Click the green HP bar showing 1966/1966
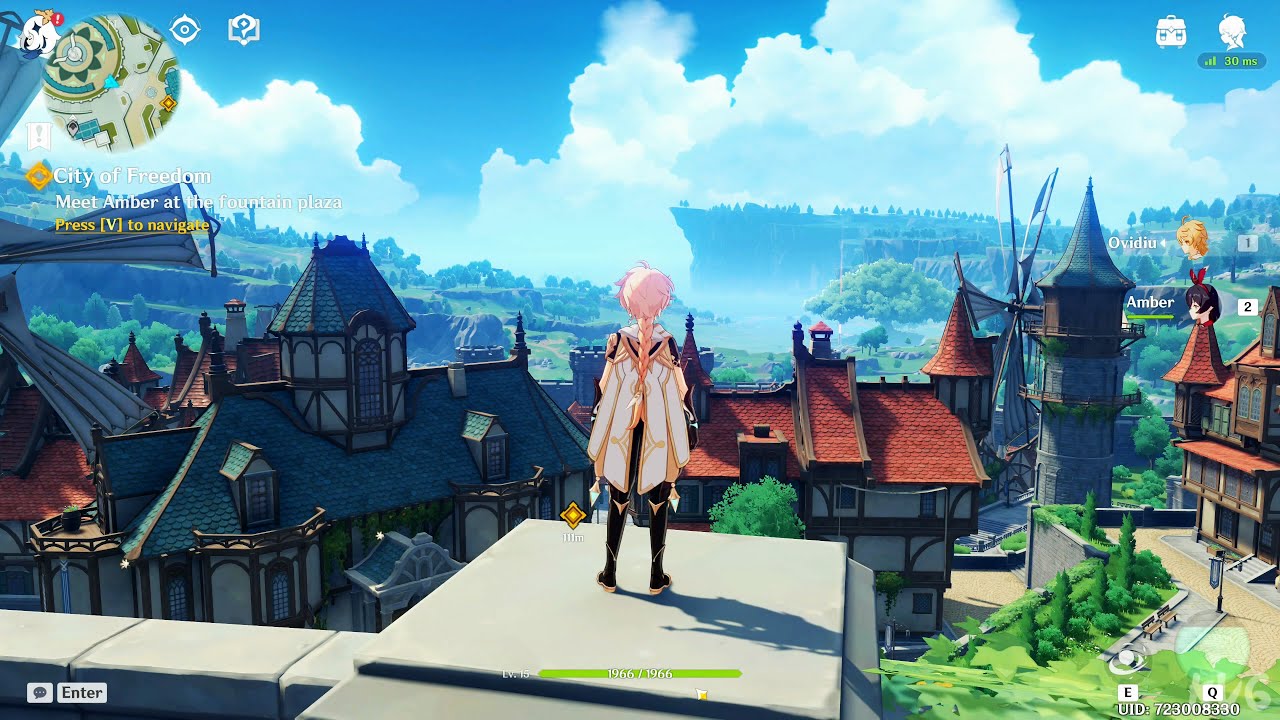The image size is (1280, 720). click(x=637, y=673)
